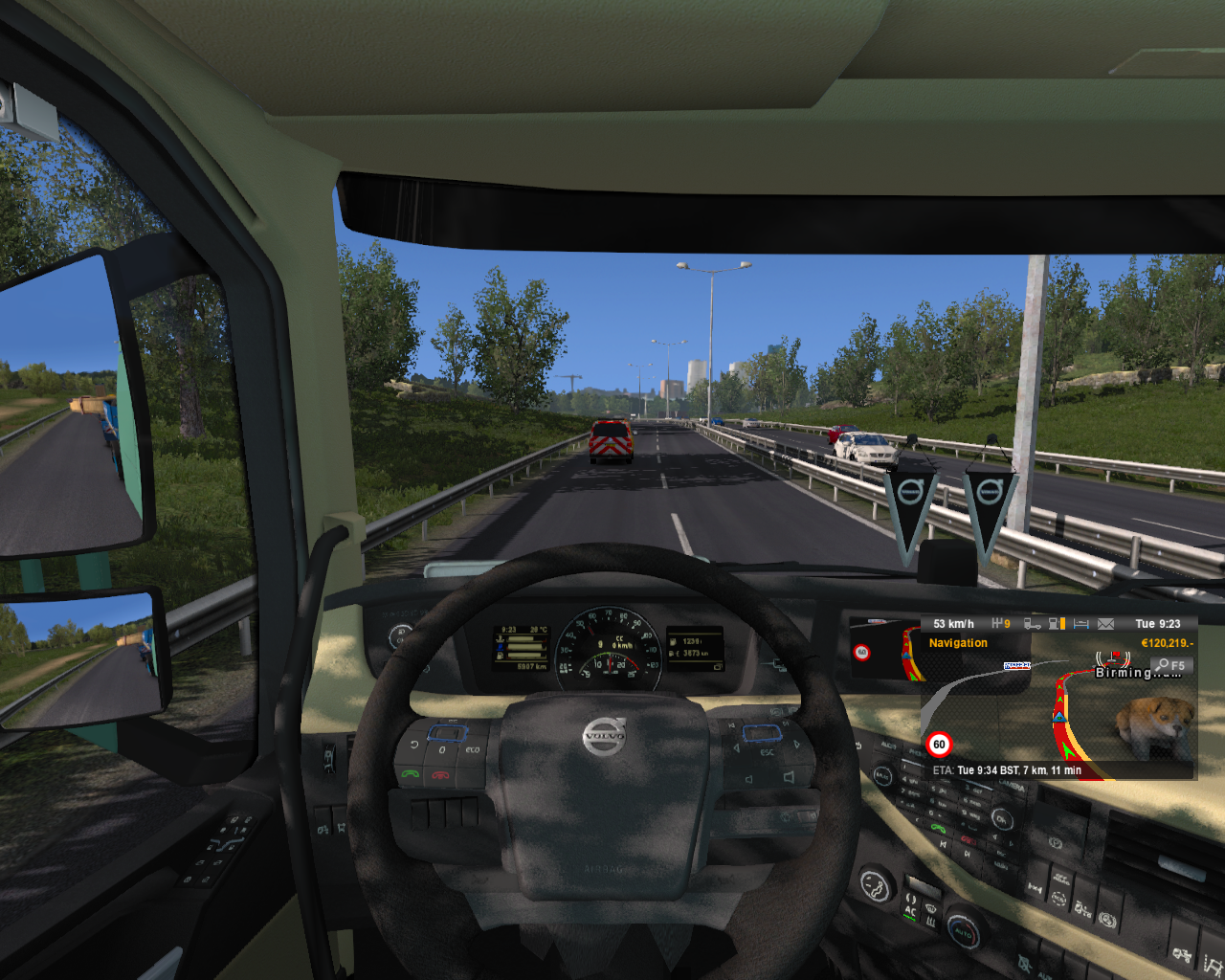Cycle the dashboard menu with the right arrow key

pyautogui.click(x=797, y=745)
